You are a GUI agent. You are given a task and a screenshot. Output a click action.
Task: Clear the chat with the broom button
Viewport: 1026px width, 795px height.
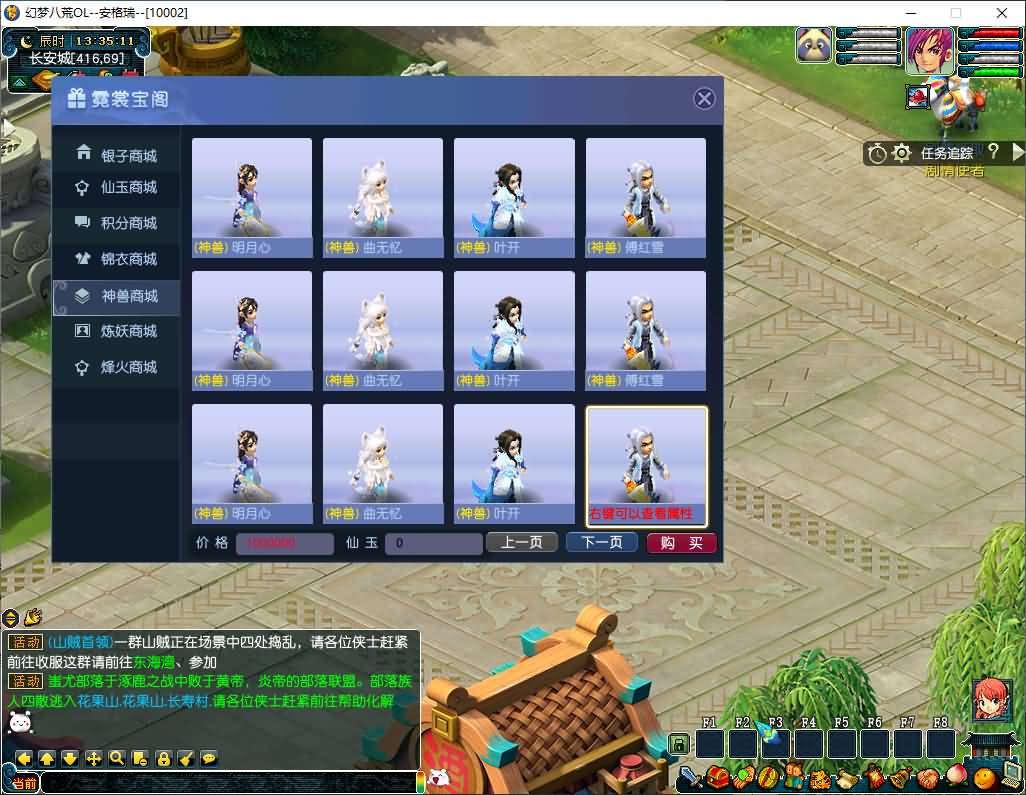tap(186, 758)
